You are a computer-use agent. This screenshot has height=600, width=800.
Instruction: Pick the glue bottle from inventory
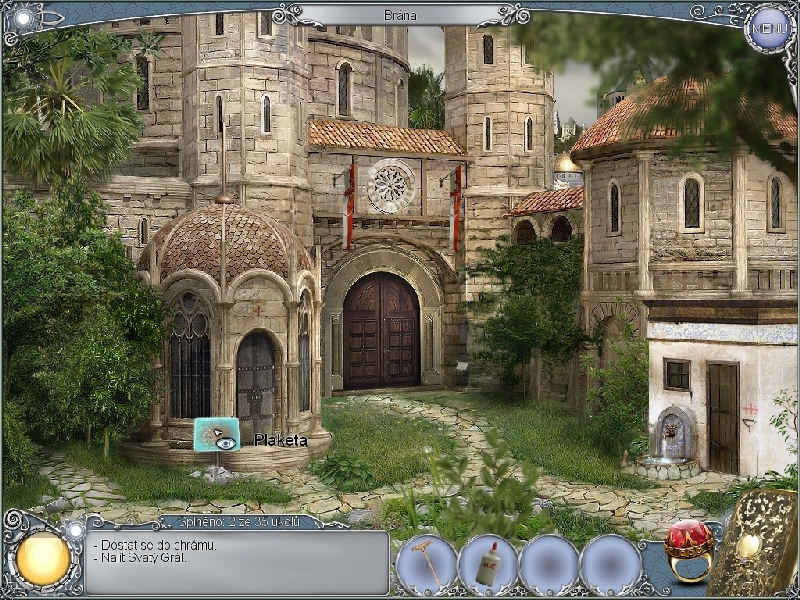[x=488, y=566]
